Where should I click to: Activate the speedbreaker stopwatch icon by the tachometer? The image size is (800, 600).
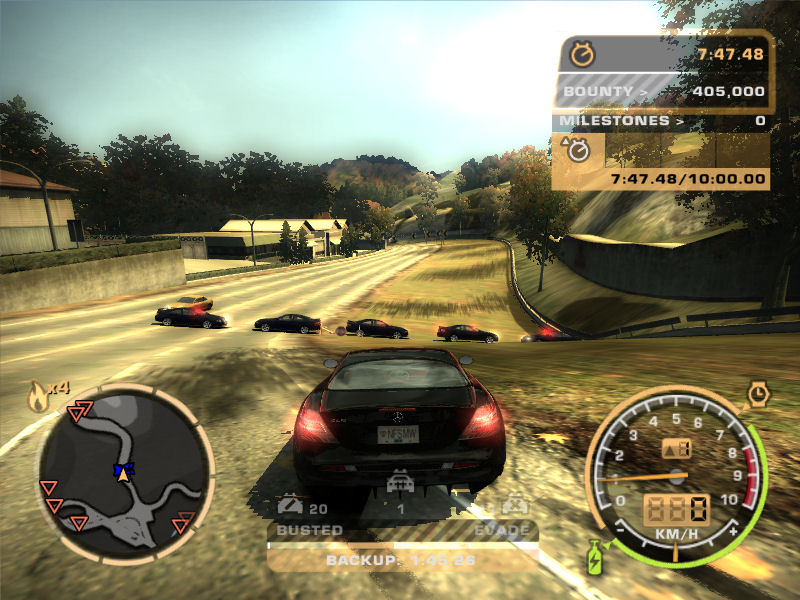[x=758, y=394]
